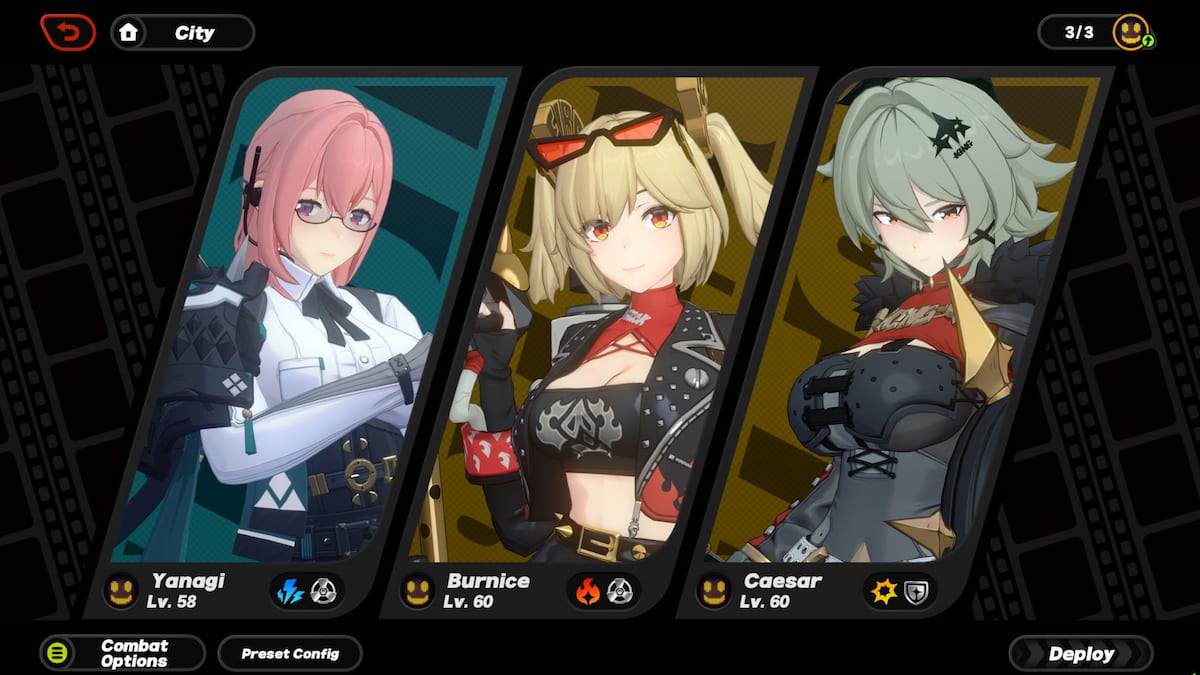Click Caesar's defense specialty shield icon
Viewport: 1200px width, 675px height.
916,591
